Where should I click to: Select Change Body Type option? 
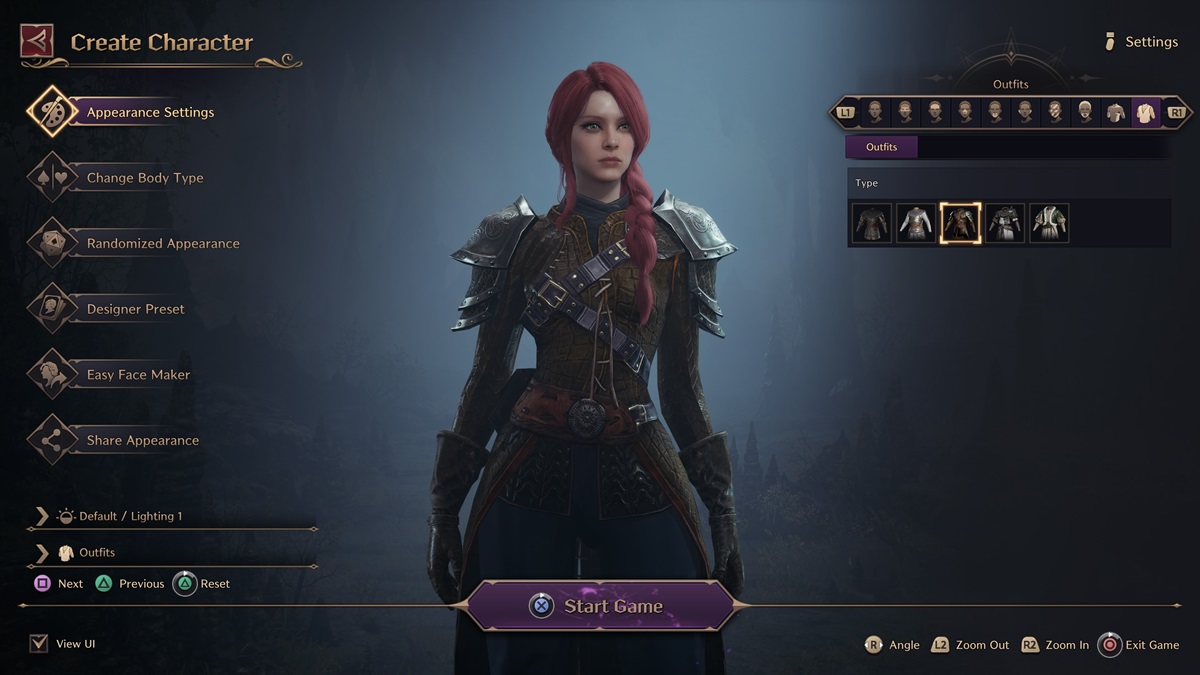tap(144, 178)
